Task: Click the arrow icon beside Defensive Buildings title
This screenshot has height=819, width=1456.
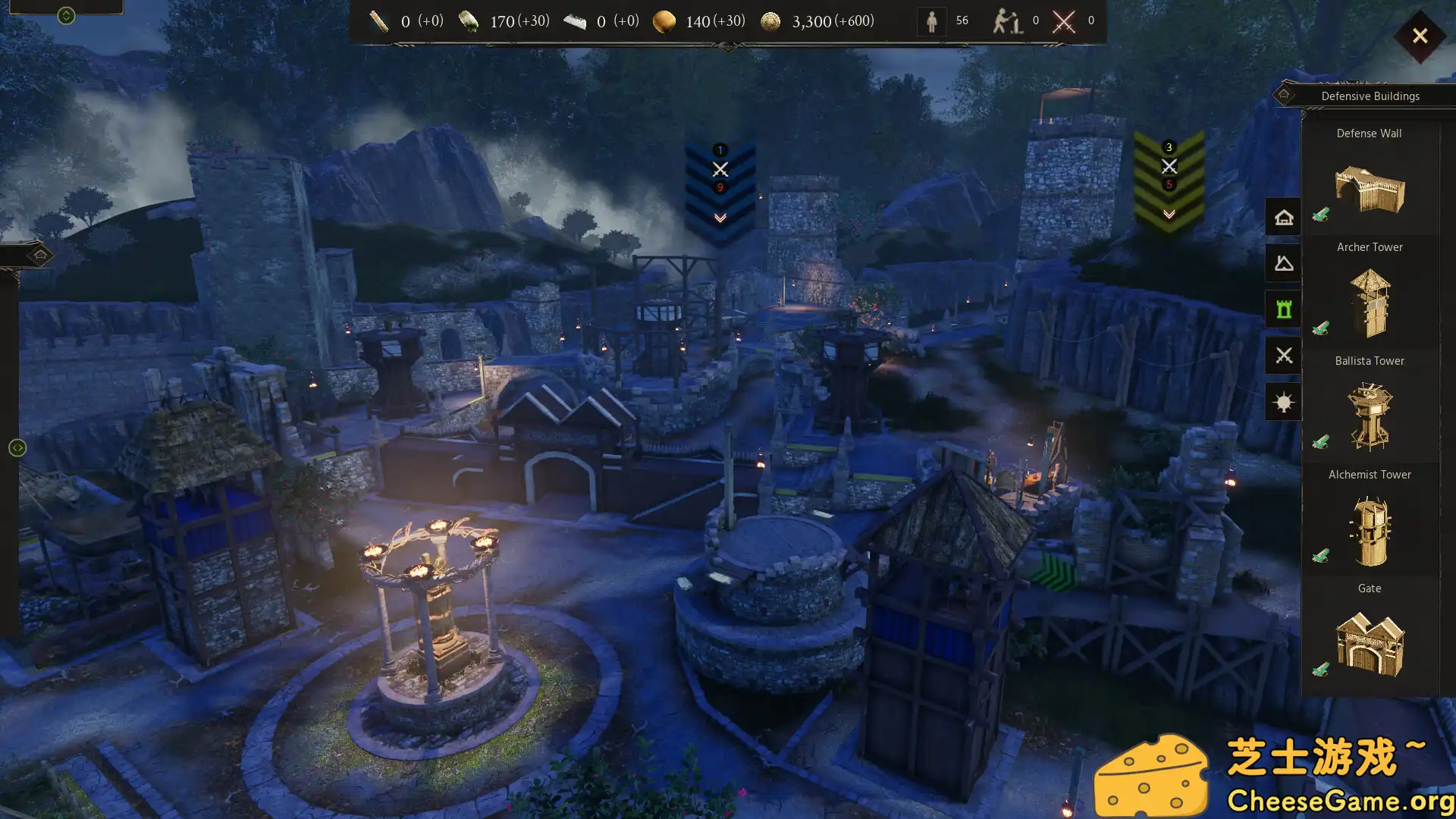Action: pyautogui.click(x=1284, y=93)
